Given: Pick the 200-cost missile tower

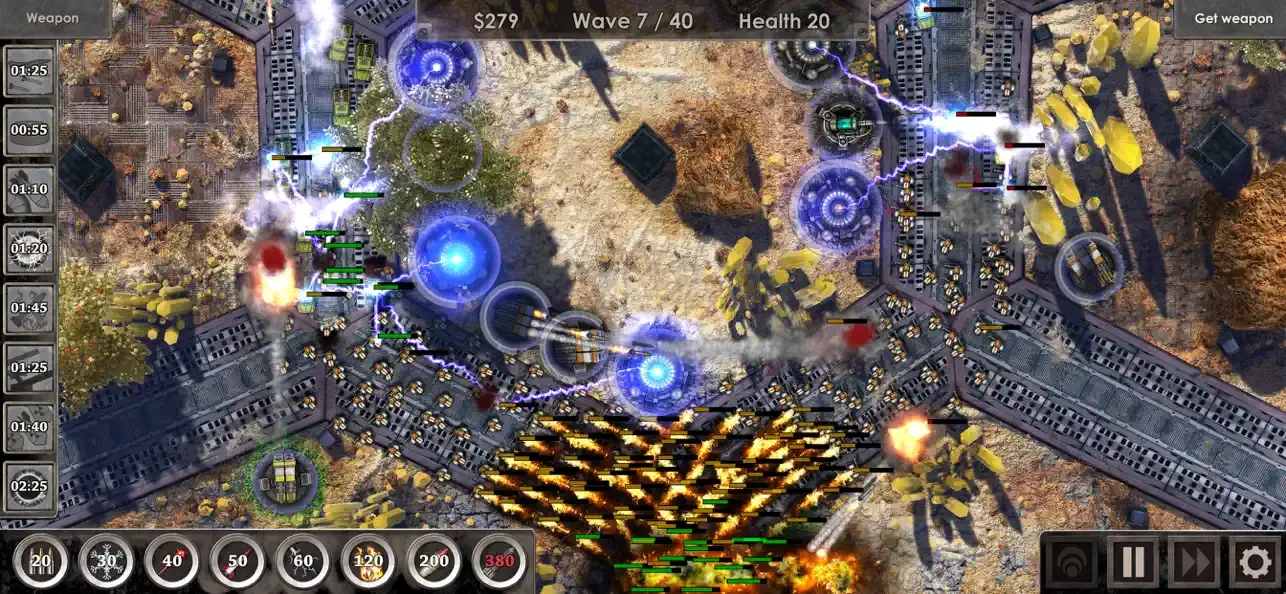Looking at the screenshot, I should click(434, 562).
